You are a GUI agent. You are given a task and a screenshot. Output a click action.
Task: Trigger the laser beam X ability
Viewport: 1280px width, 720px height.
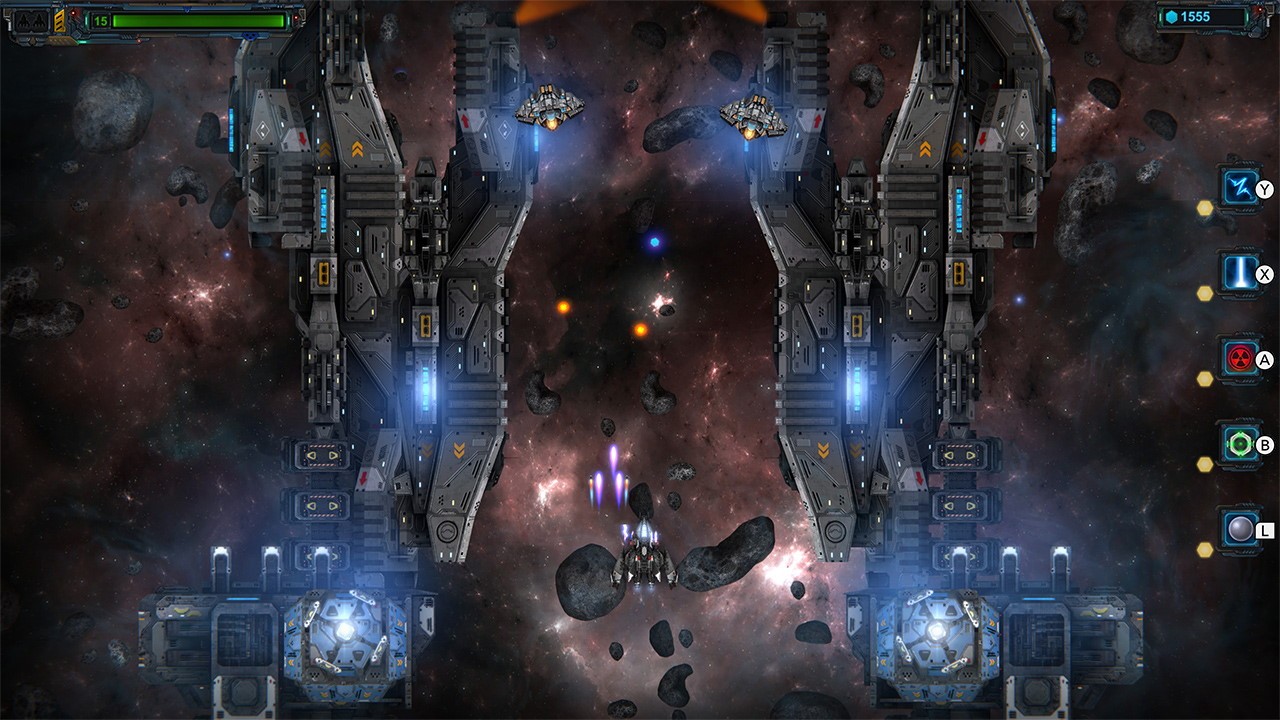(1240, 273)
